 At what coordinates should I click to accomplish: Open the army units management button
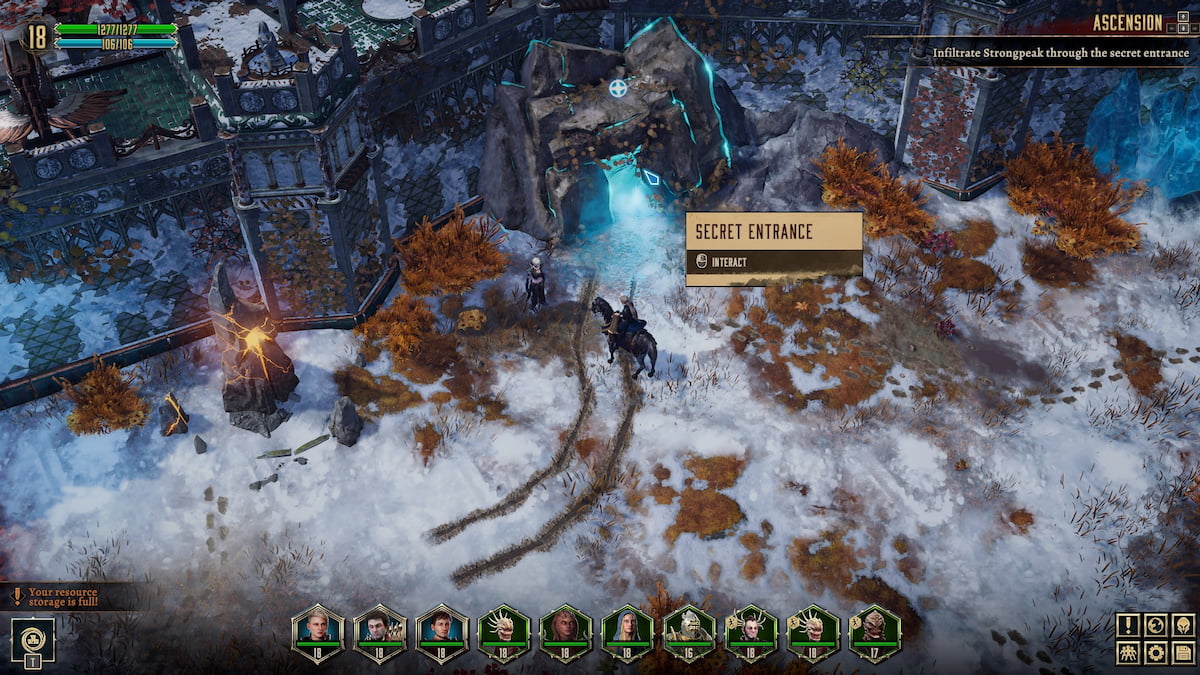point(1129,653)
